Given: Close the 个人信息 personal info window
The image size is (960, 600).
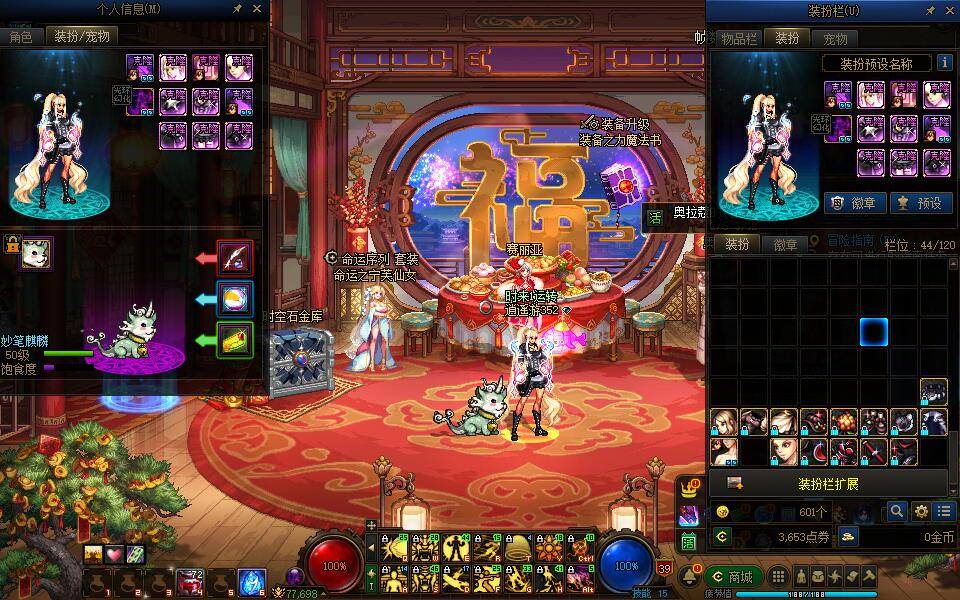Looking at the screenshot, I should click(257, 9).
